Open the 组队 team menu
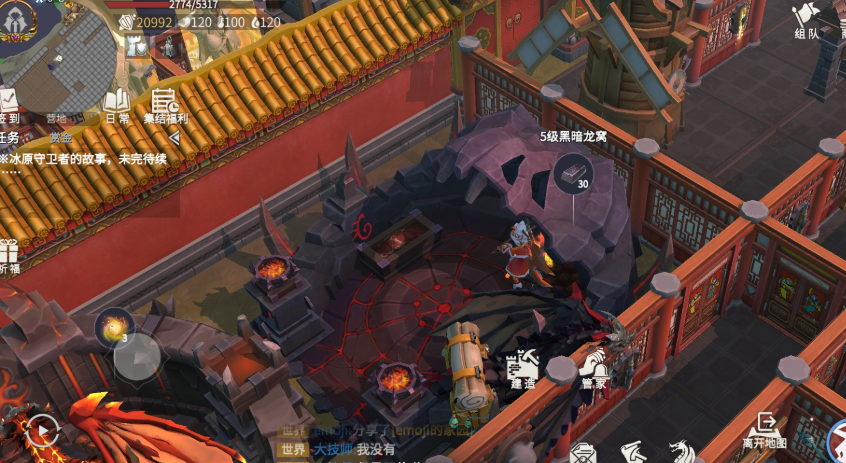This screenshot has height=463, width=846. coord(807,20)
